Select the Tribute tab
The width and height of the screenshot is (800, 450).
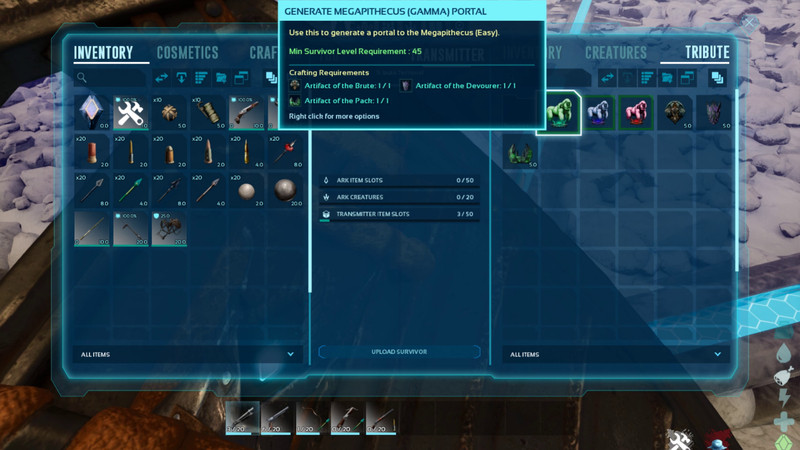pyautogui.click(x=707, y=53)
